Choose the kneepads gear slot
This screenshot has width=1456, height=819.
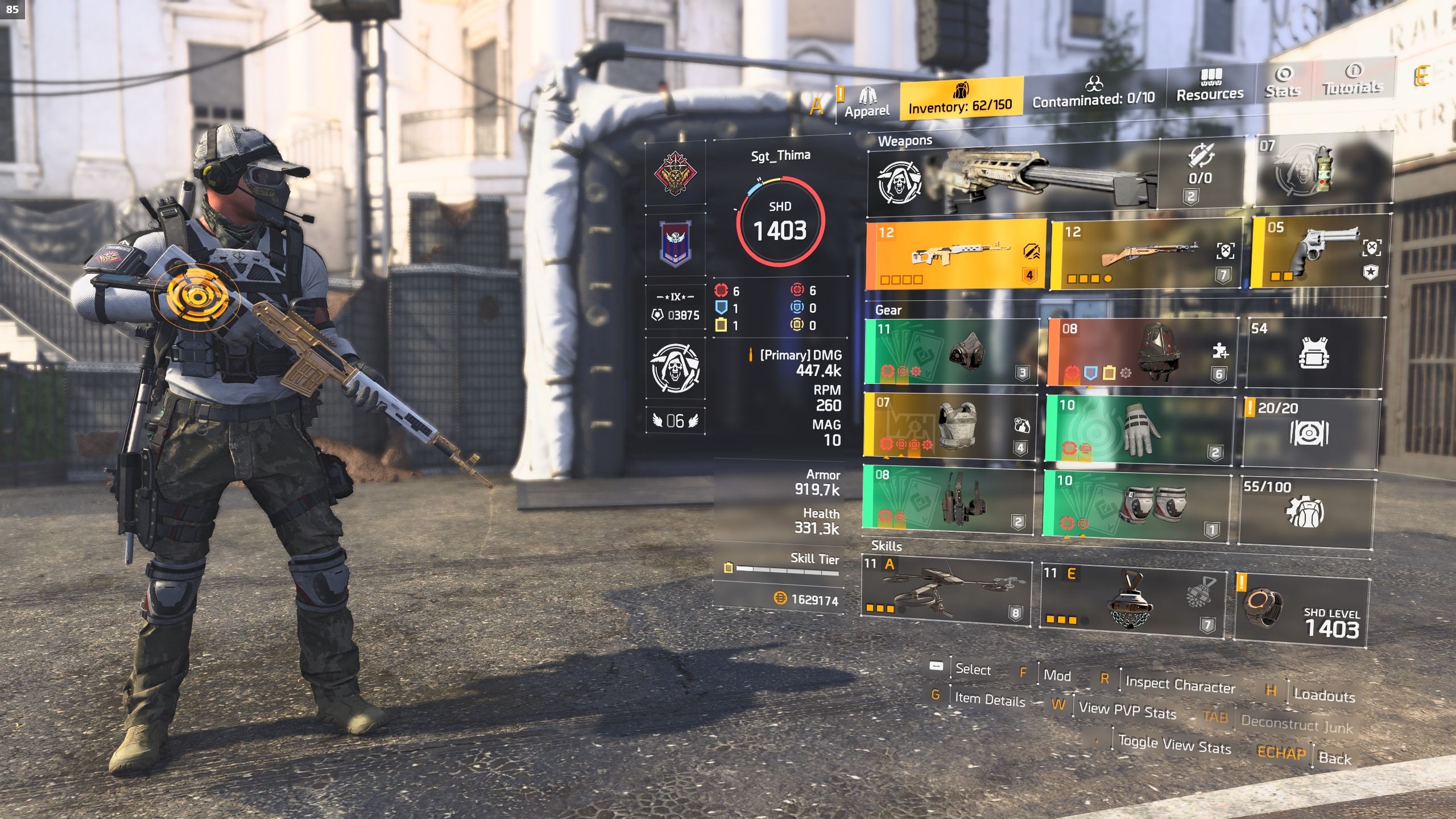pyautogui.click(x=1136, y=504)
